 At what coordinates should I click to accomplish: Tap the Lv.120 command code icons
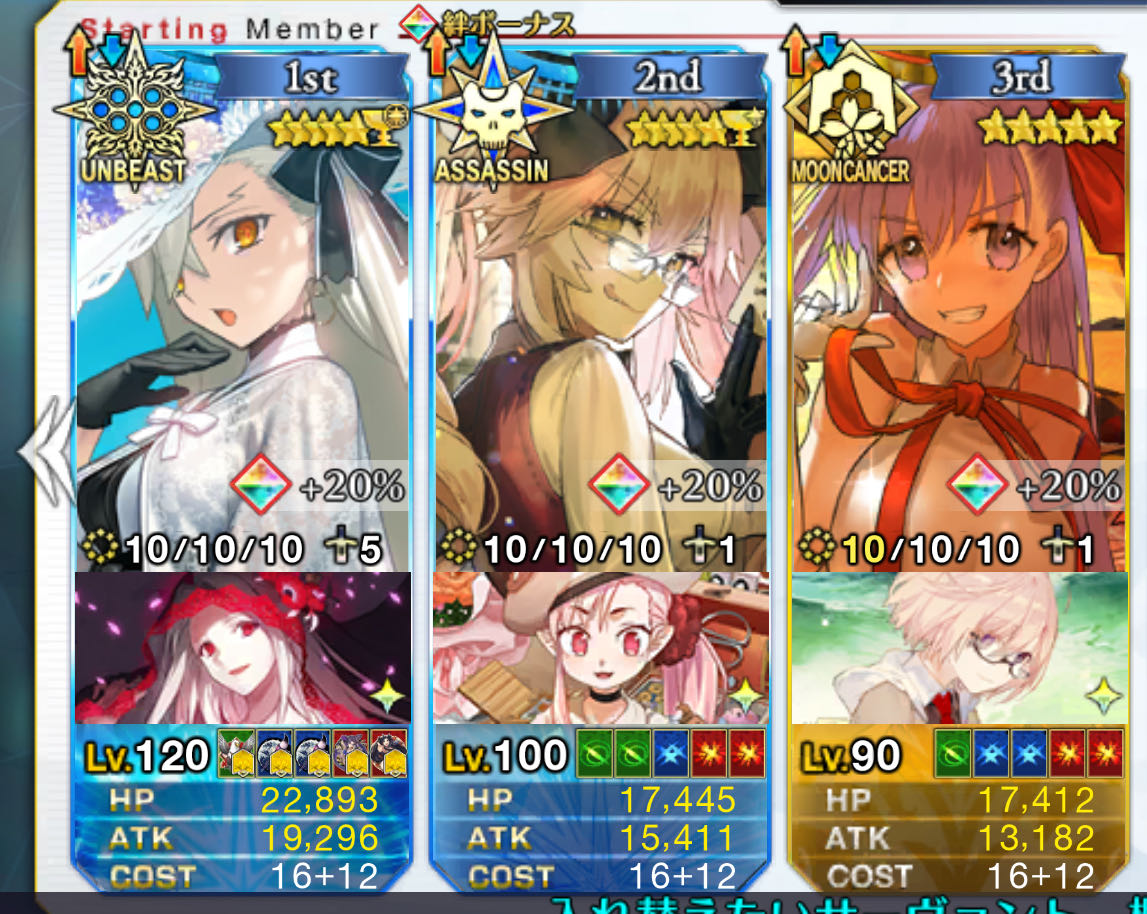pyautogui.click(x=312, y=755)
